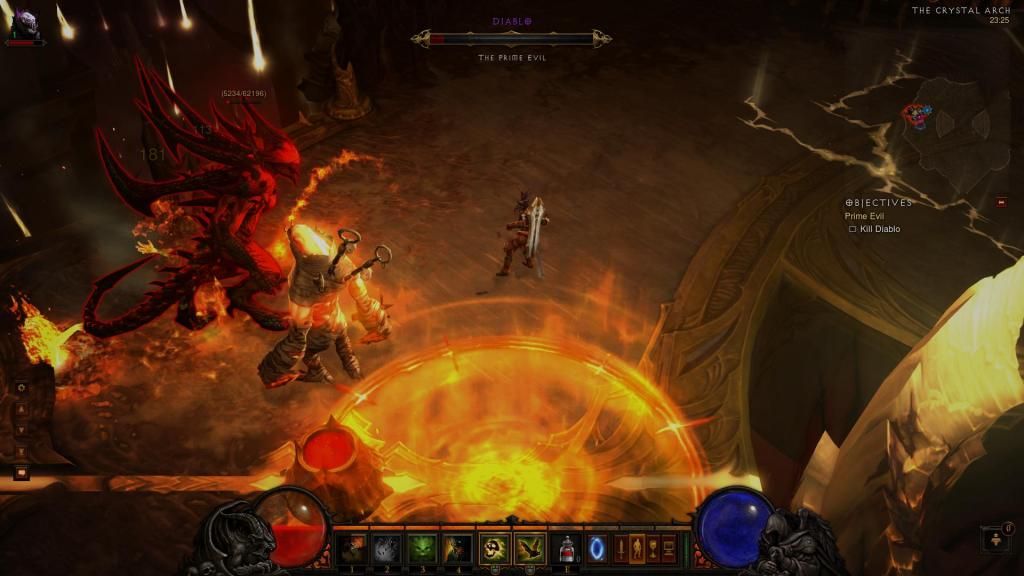Viewport: 1024px width, 576px height.
Task: Trigger the skill in hotbar slot 4
Action: 458,548
